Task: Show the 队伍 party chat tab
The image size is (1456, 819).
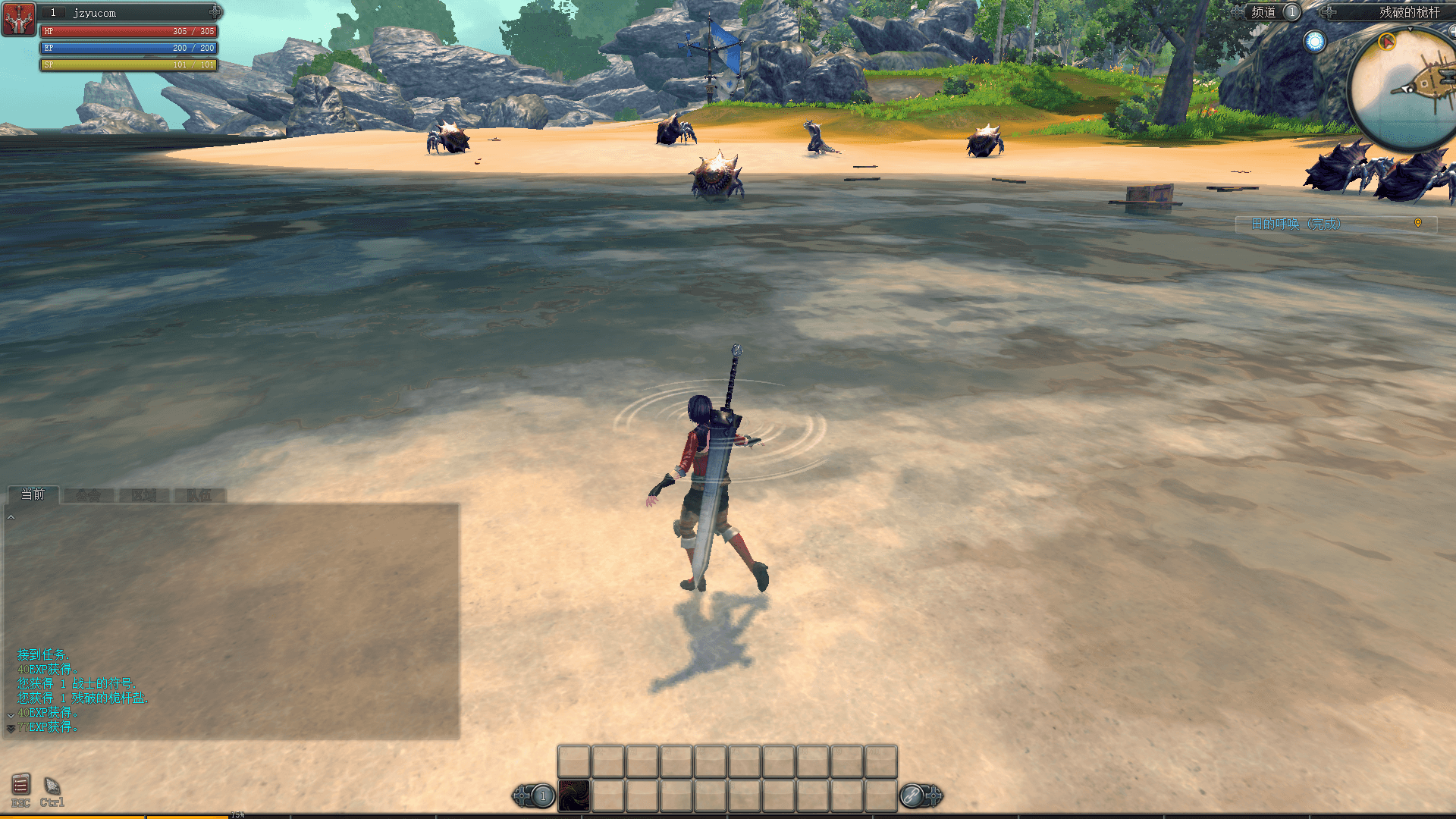Action: click(x=199, y=495)
